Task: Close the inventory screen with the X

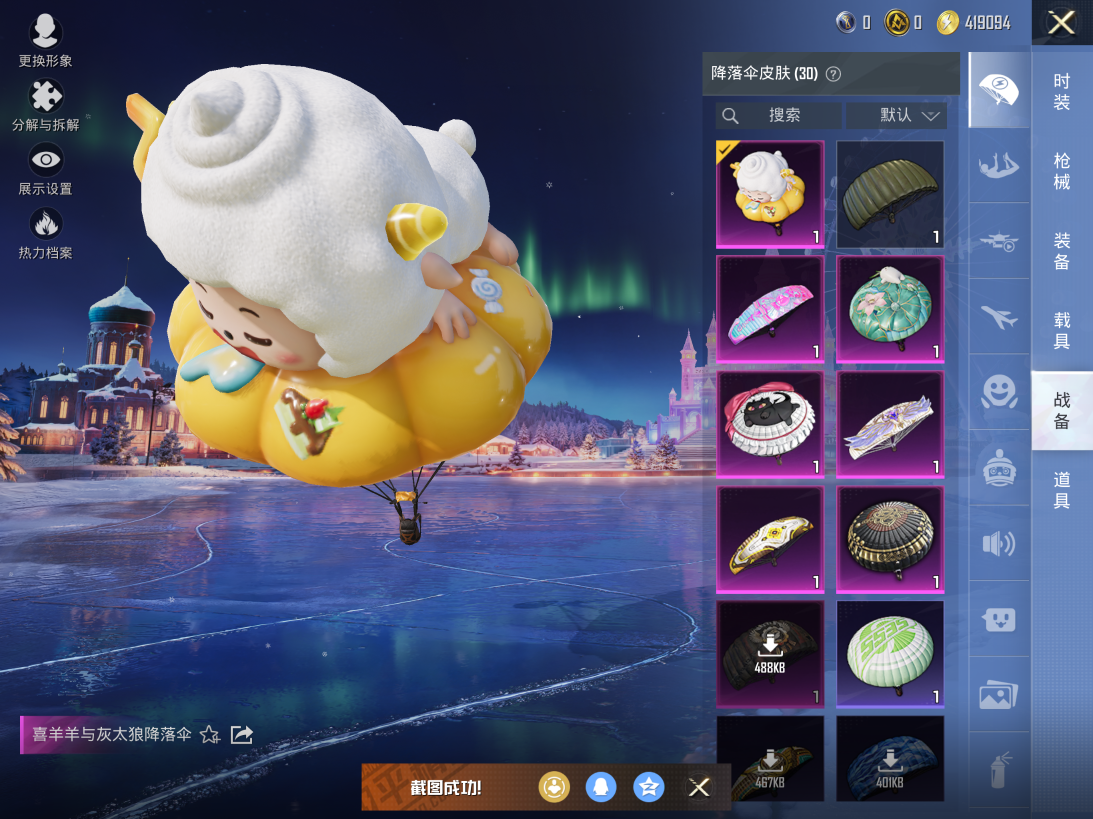Action: point(1061,23)
